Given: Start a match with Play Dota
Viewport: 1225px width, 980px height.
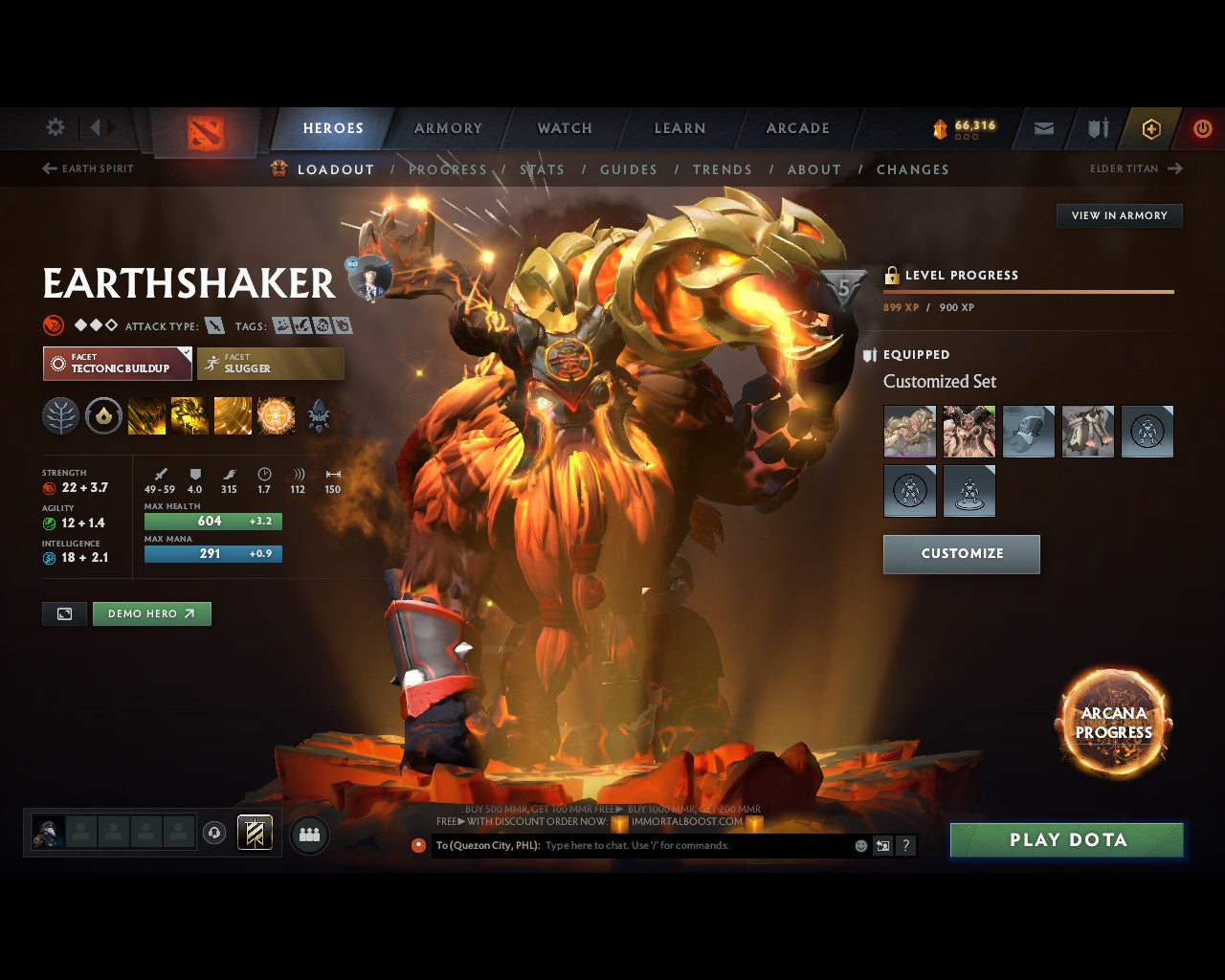Looking at the screenshot, I should click(x=1067, y=840).
